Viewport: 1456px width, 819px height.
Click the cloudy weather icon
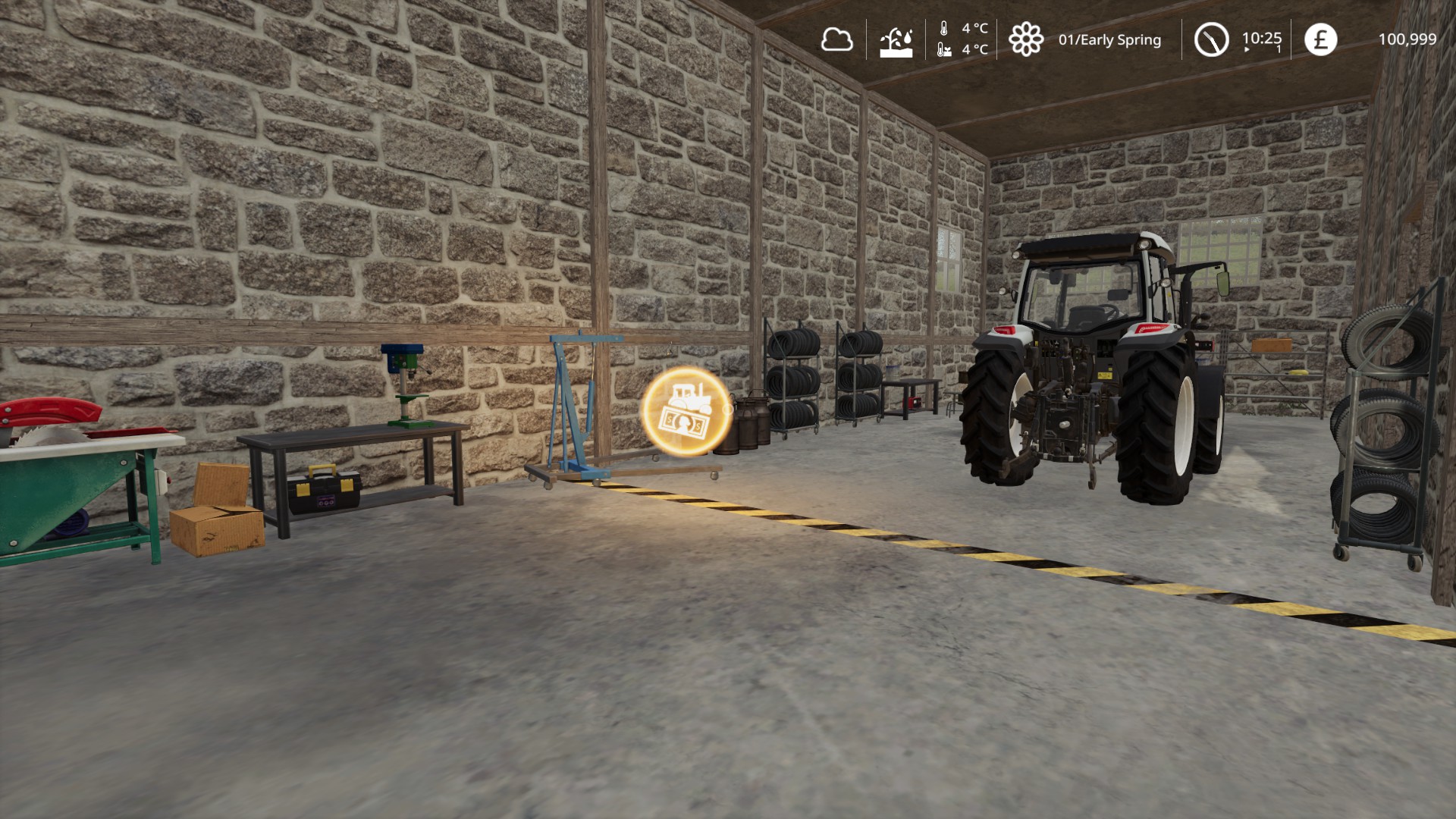836,39
